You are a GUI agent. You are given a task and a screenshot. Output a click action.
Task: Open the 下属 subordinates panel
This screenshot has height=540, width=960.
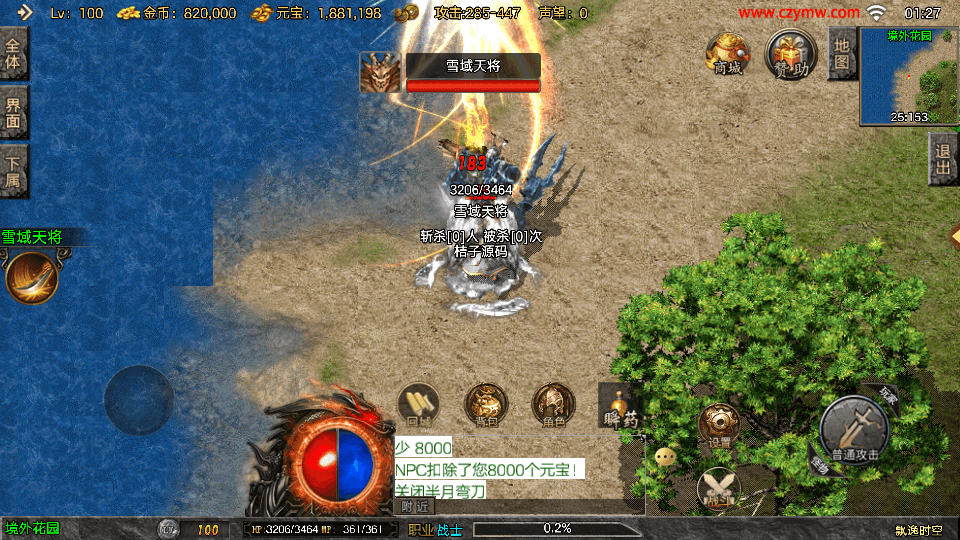click(13, 171)
